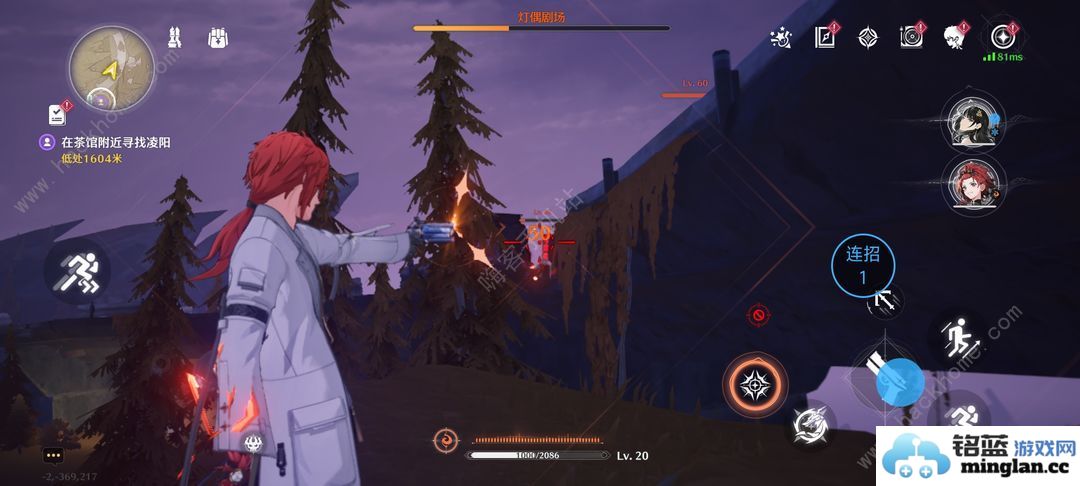
Task: Open the character head profile icon
Action: (x=954, y=38)
